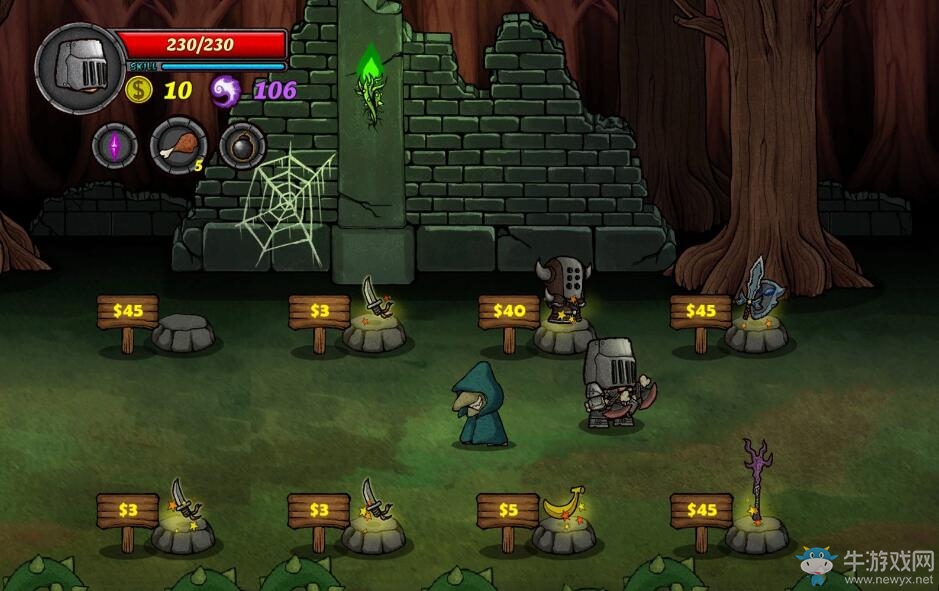939x591 pixels.
Task: Use the meat drumstick item slot
Action: (x=178, y=145)
